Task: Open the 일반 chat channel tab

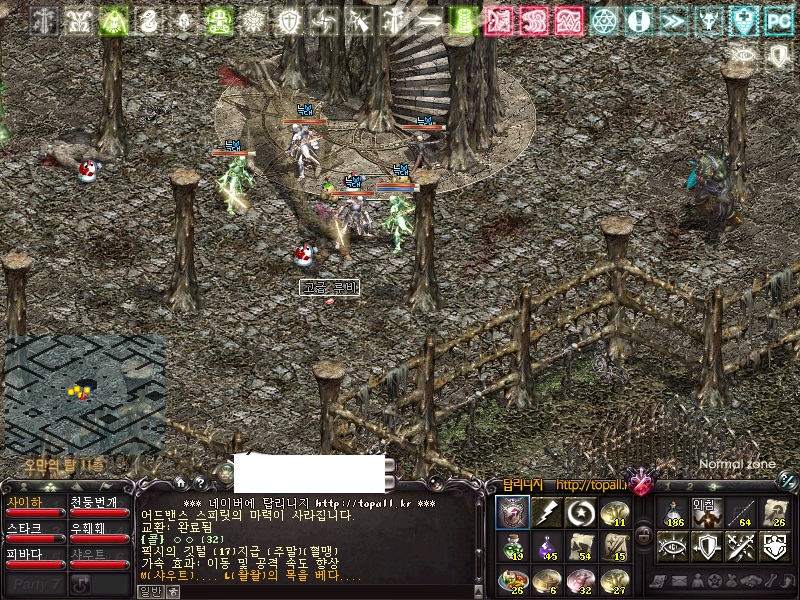Action: 149,592
